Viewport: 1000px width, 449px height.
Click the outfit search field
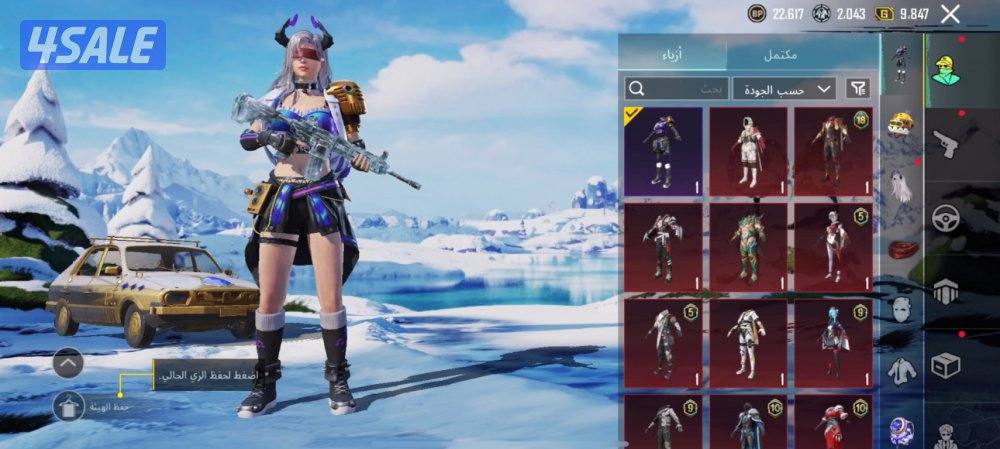(x=676, y=89)
